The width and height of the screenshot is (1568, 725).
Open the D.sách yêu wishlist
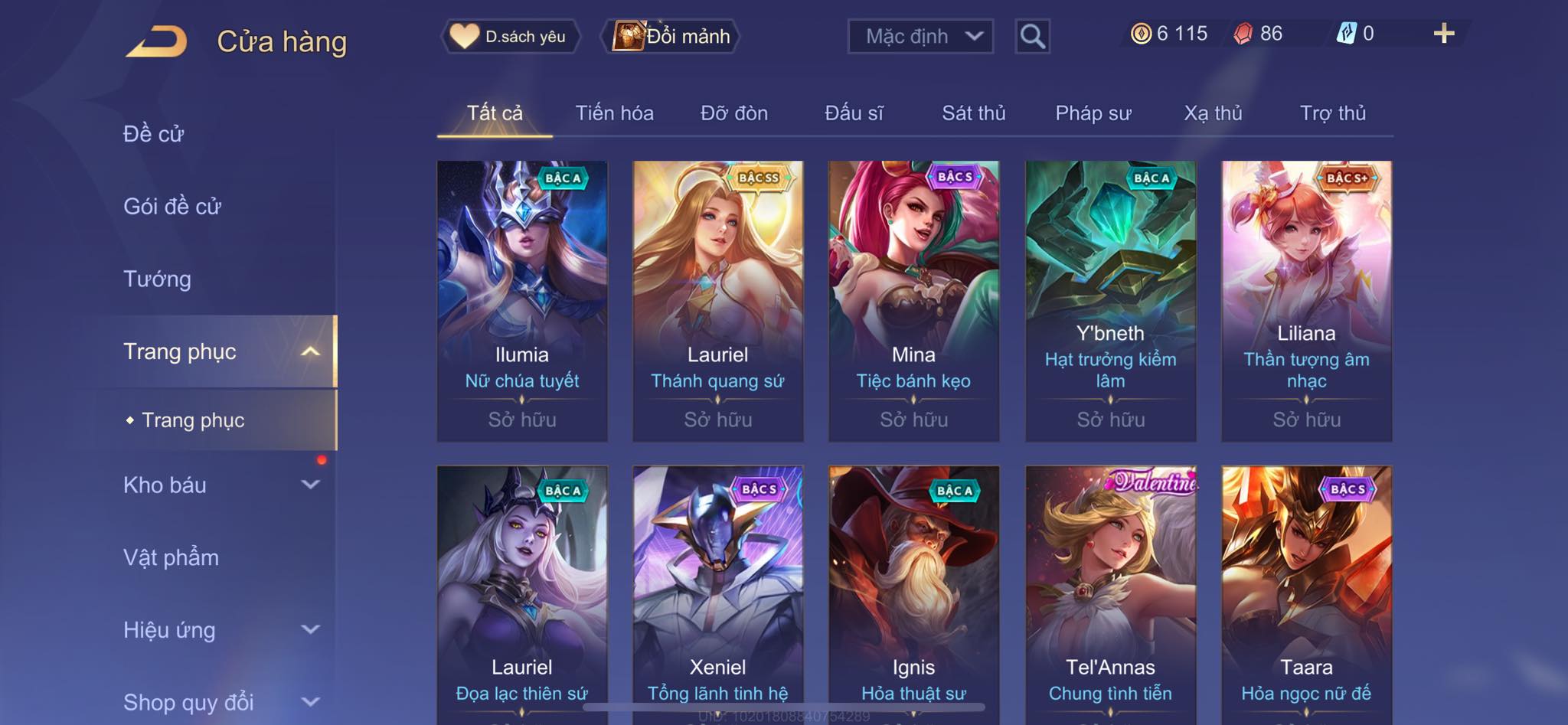(x=510, y=36)
